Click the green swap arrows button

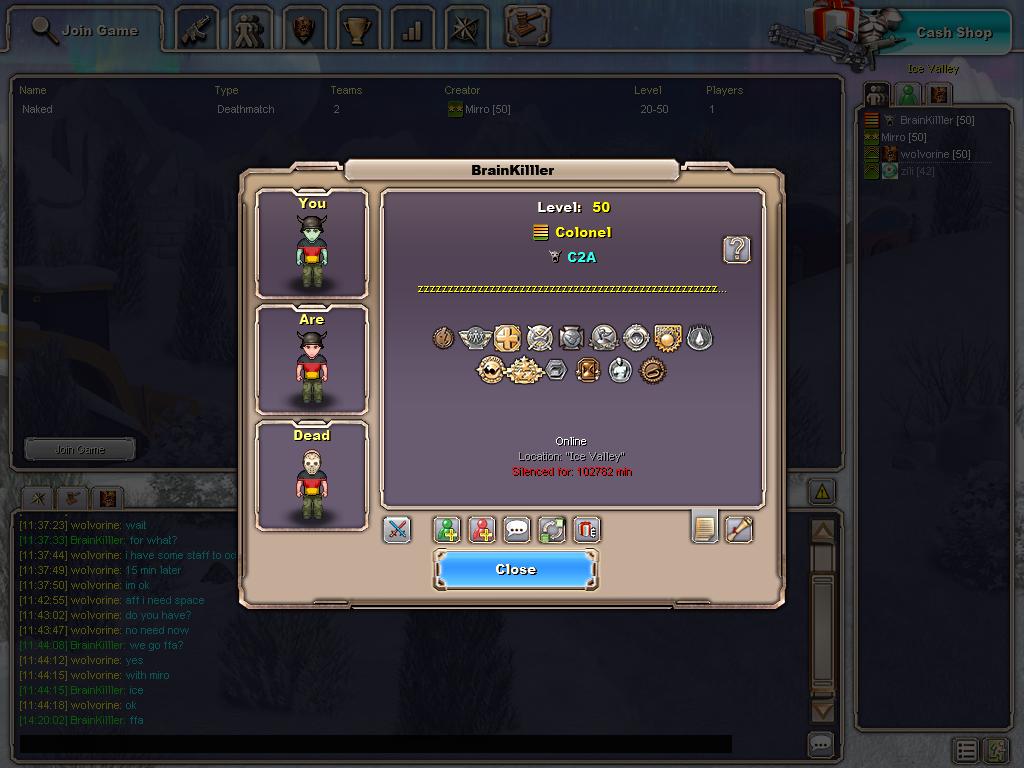pos(552,529)
